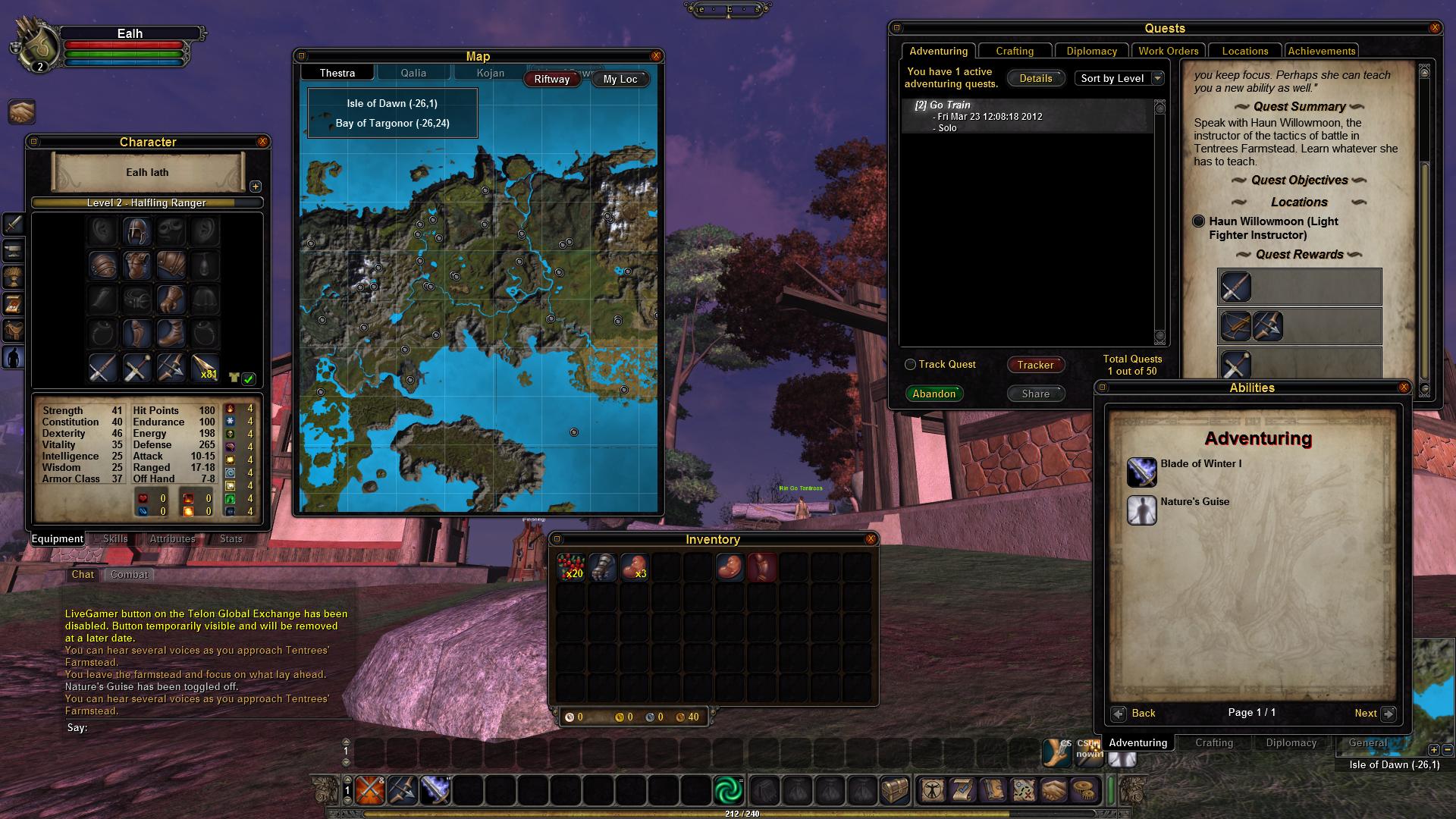
Task: Toggle the Track Quest option
Action: (911, 365)
